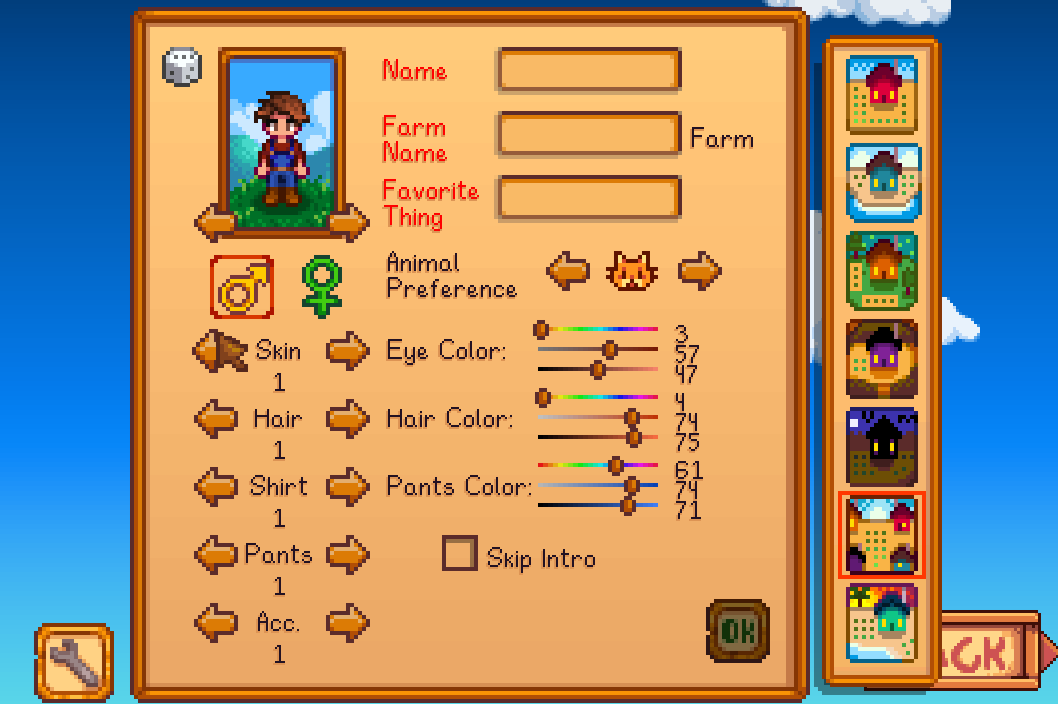Open options with the wrench button

(x=74, y=661)
